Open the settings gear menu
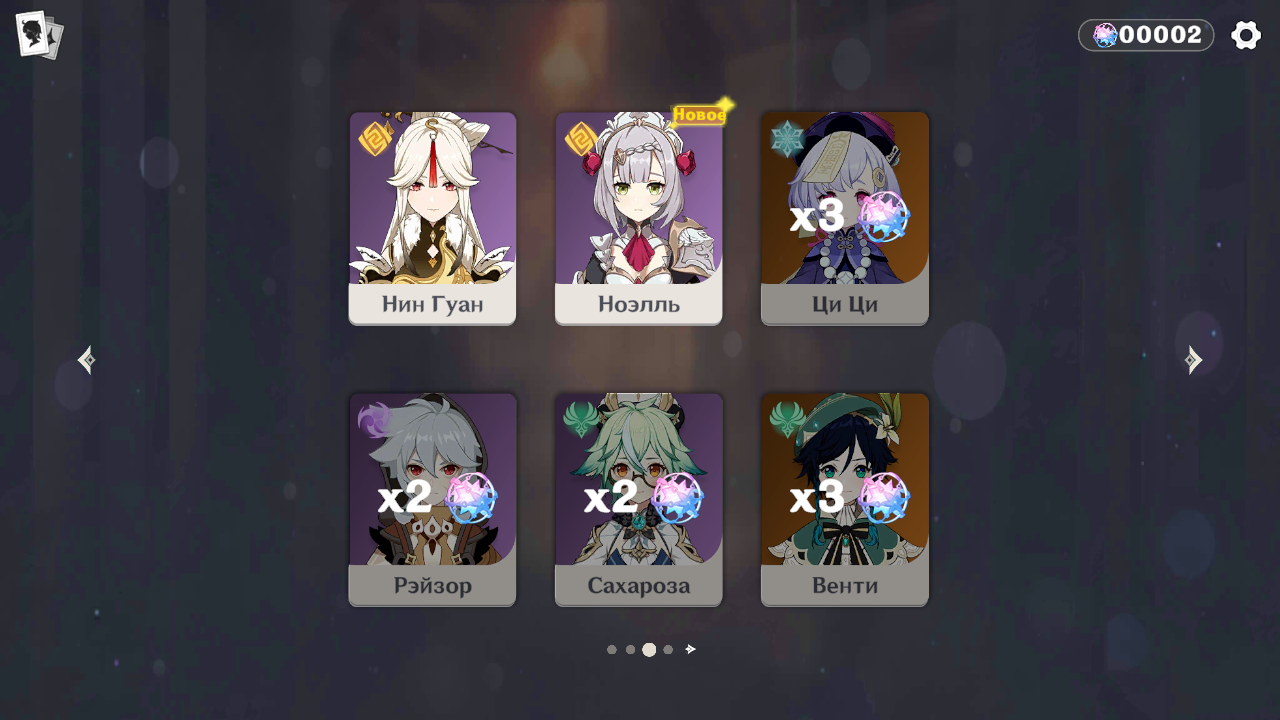The height and width of the screenshot is (720, 1280). (x=1246, y=34)
